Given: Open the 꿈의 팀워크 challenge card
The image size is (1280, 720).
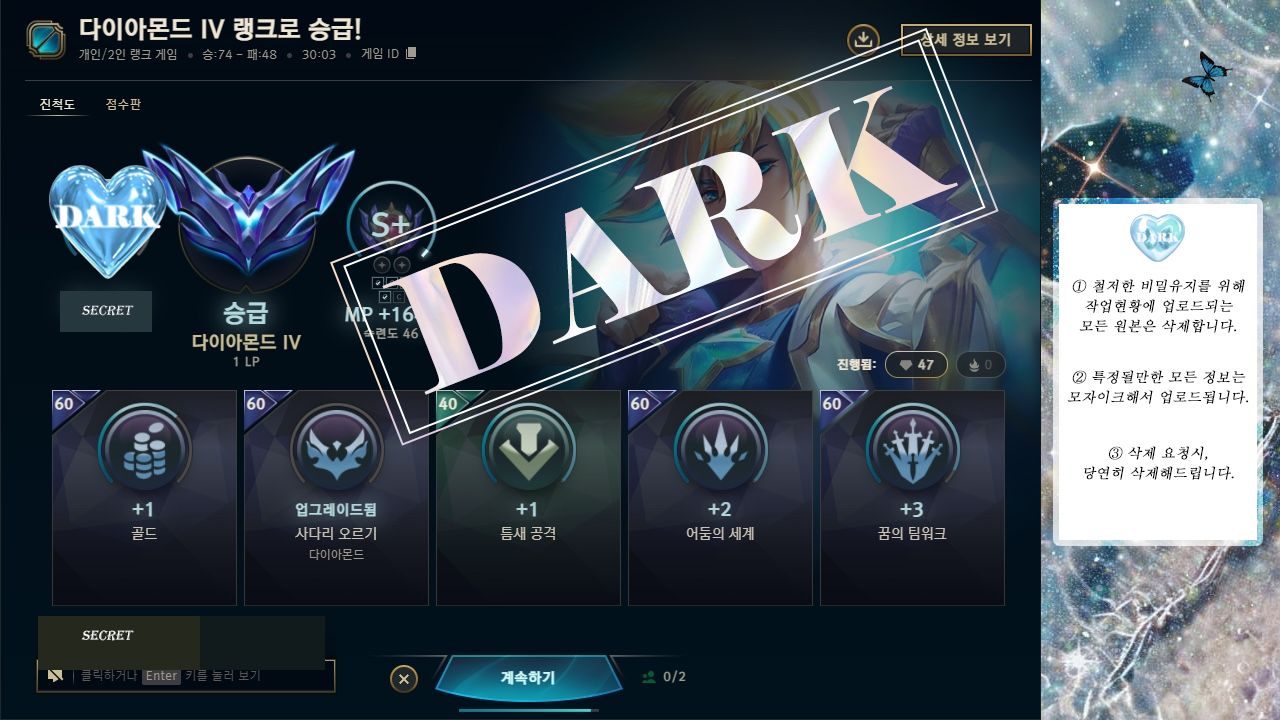Looking at the screenshot, I should [x=912, y=497].
